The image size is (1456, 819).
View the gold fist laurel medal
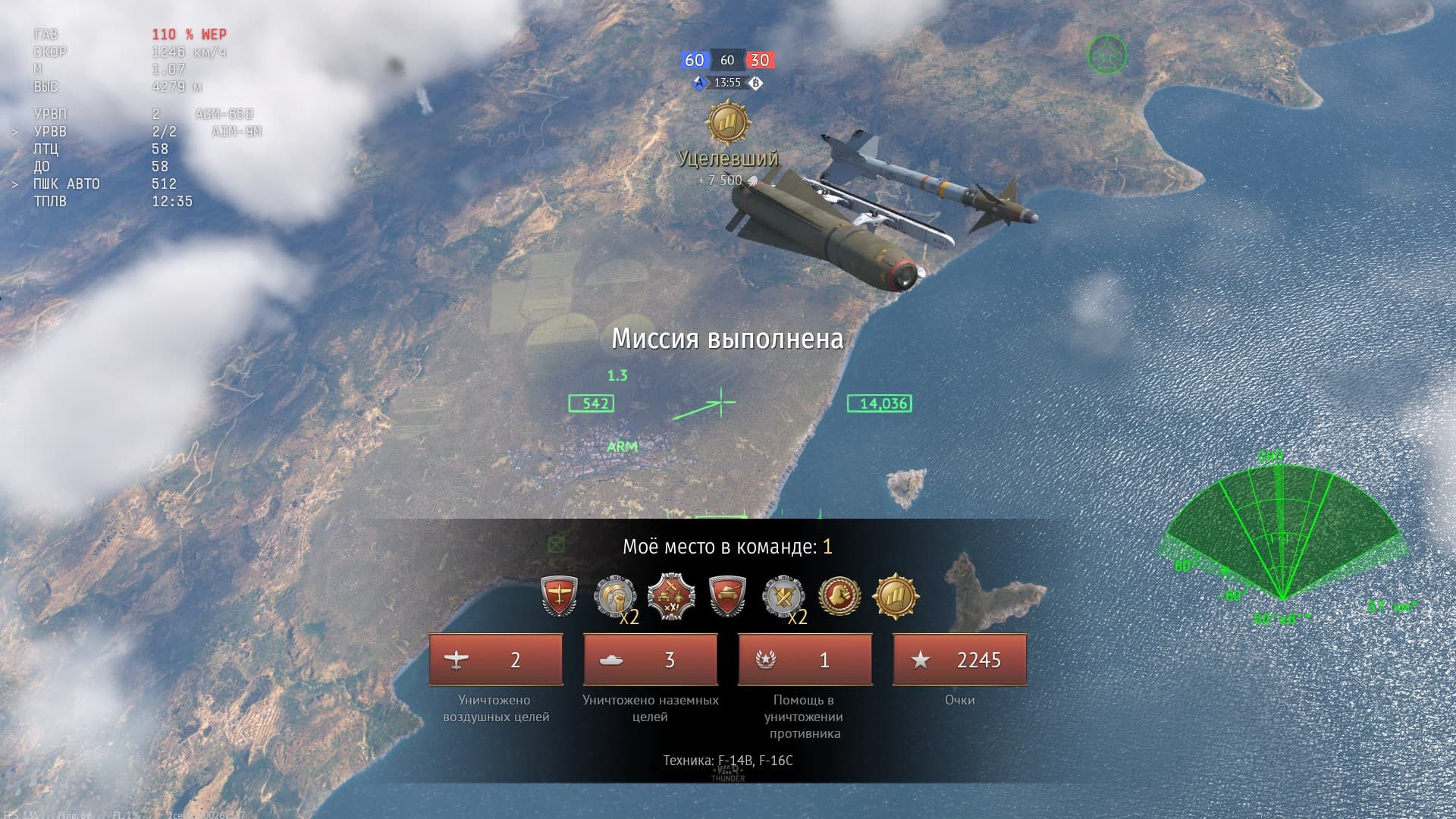tap(839, 596)
